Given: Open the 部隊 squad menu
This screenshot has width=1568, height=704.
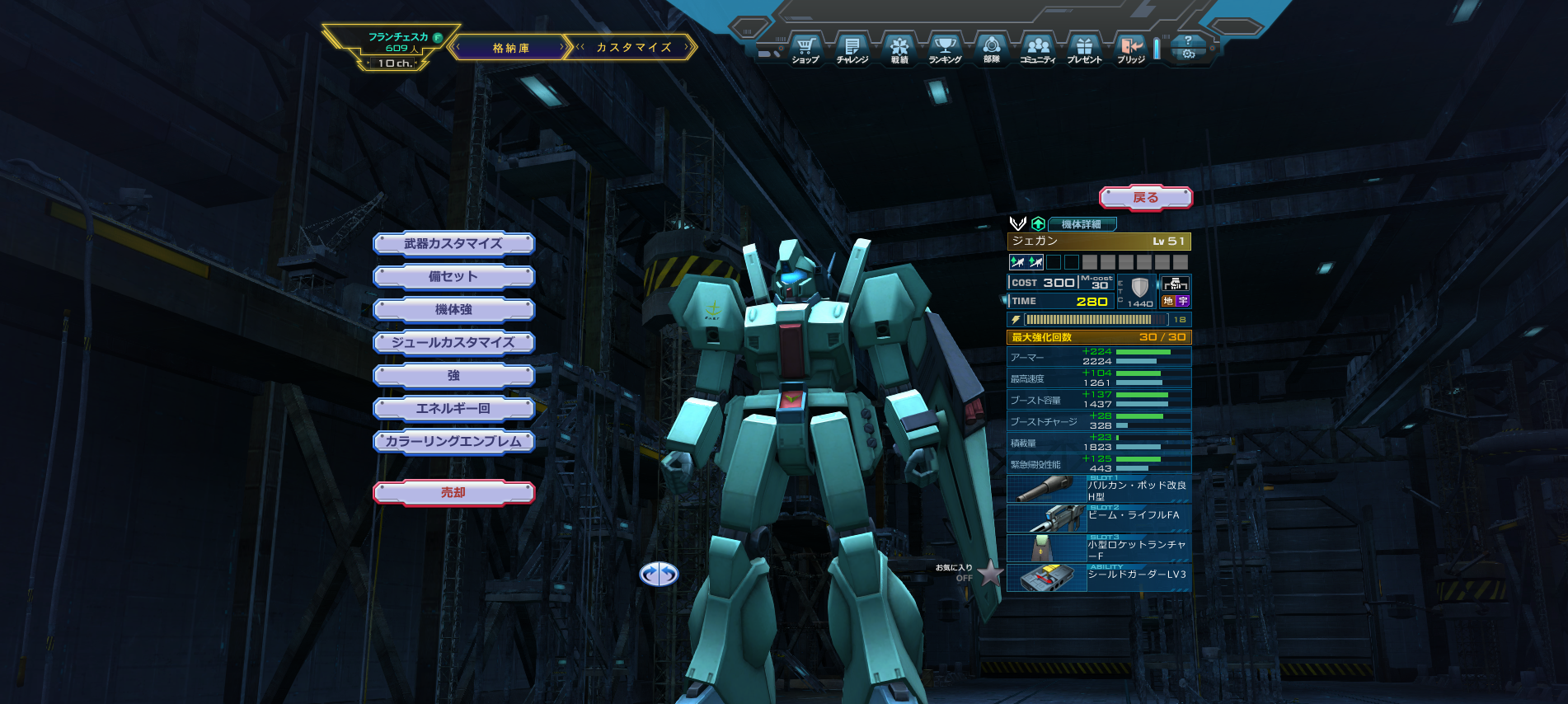Looking at the screenshot, I should tap(992, 49).
